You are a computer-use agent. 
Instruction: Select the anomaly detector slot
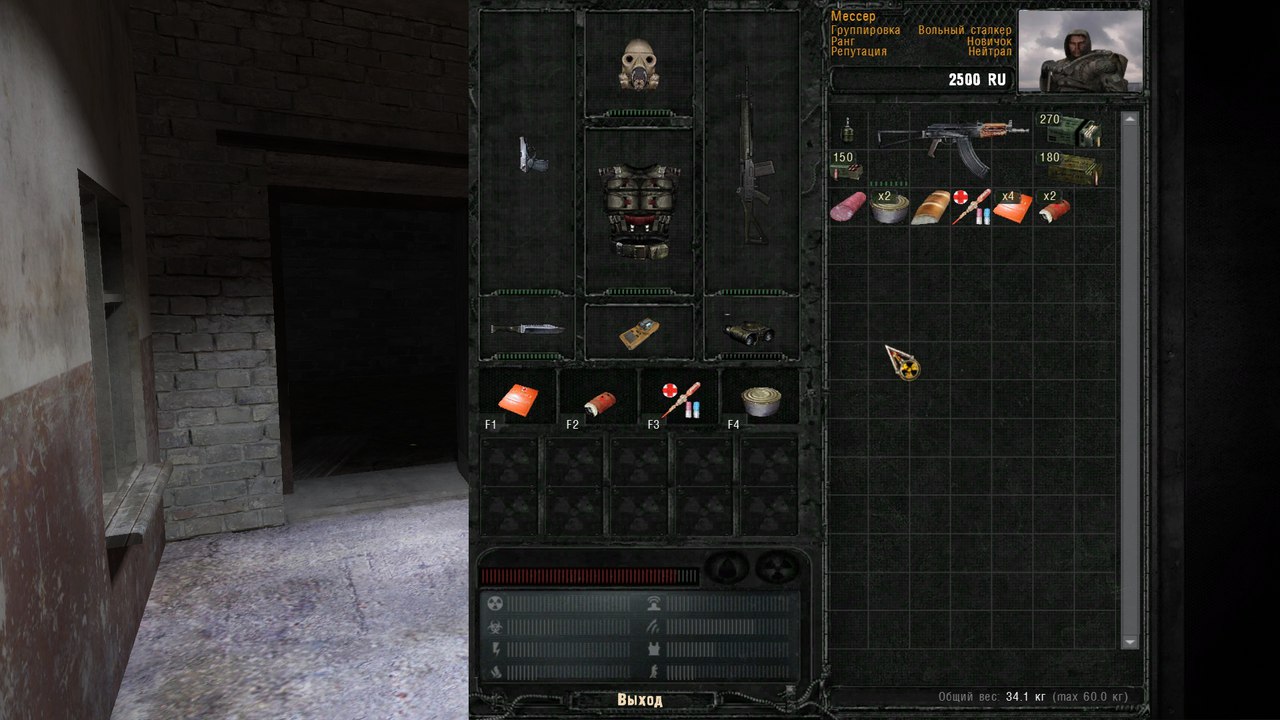pos(638,332)
